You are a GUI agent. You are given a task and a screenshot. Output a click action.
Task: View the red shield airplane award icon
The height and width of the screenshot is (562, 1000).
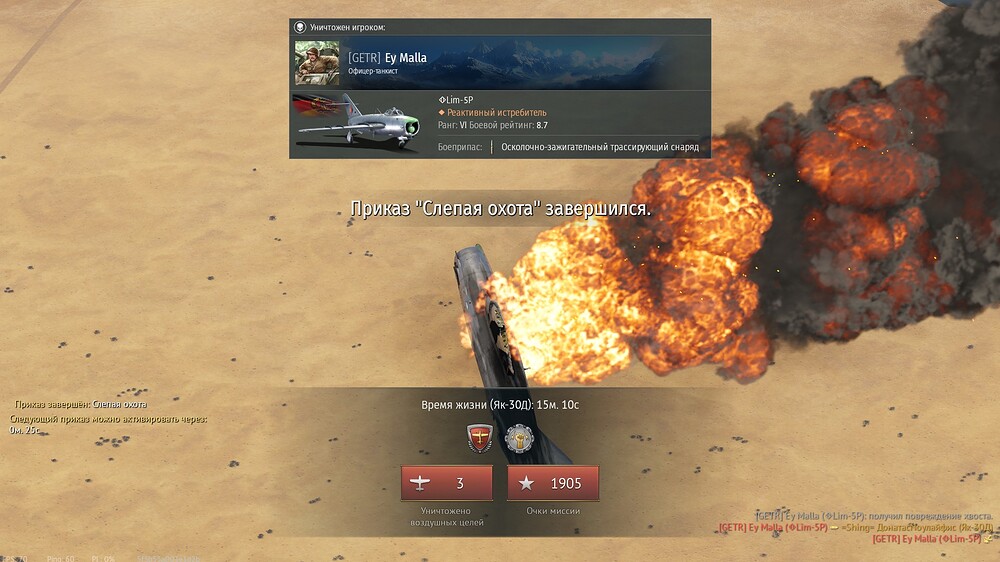[480, 439]
